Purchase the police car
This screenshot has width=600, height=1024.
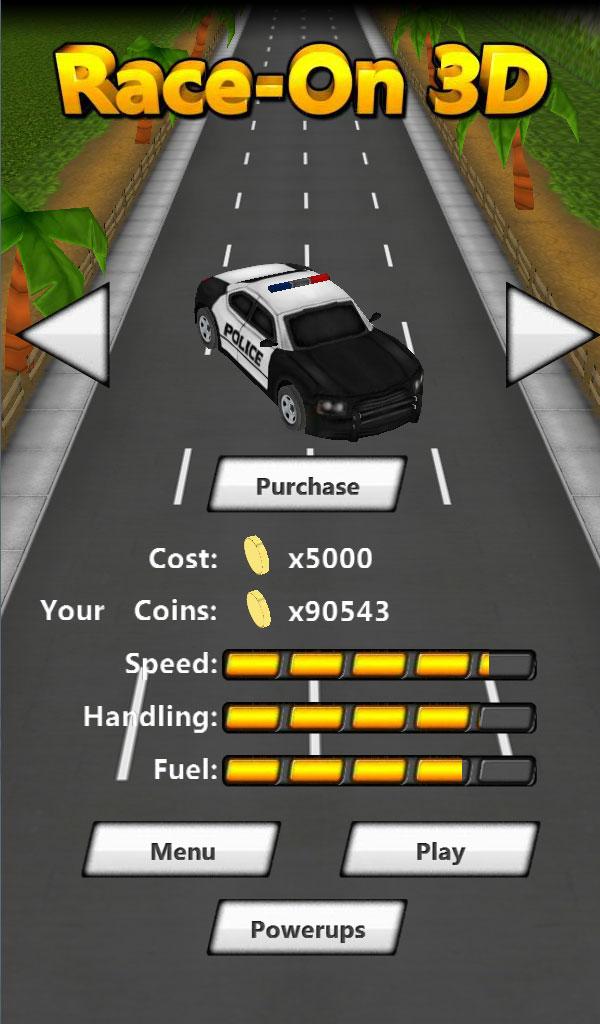(307, 486)
